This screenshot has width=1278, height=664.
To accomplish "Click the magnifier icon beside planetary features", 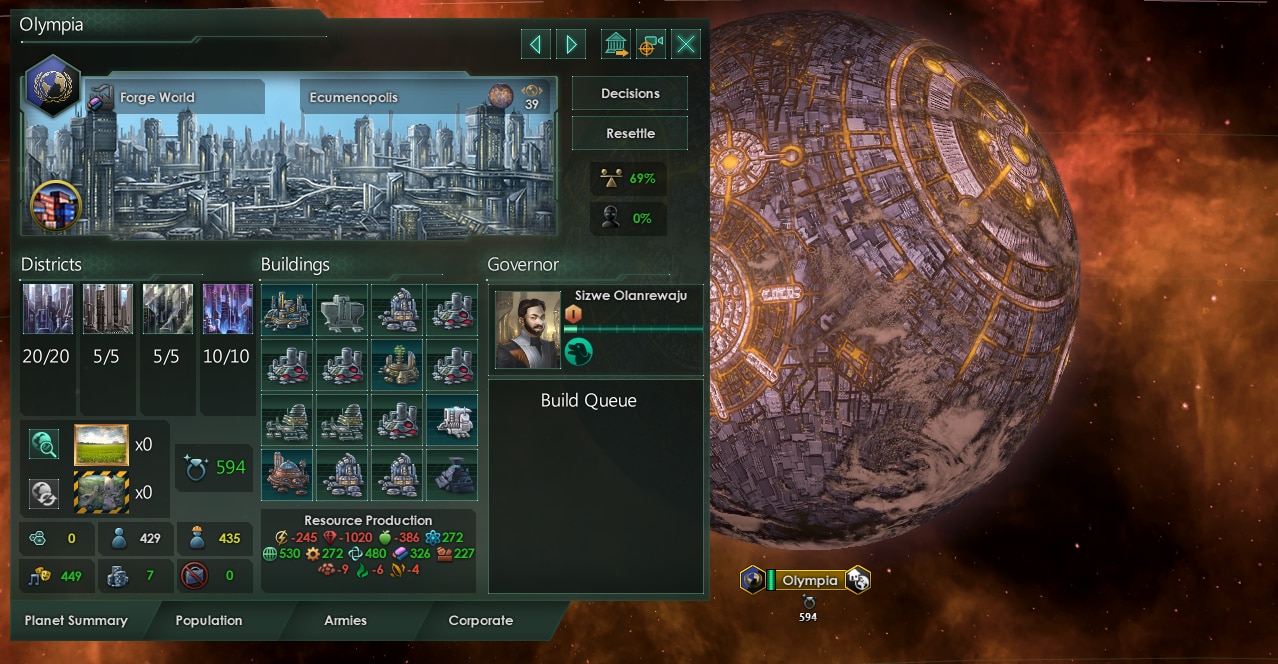I will (44, 444).
